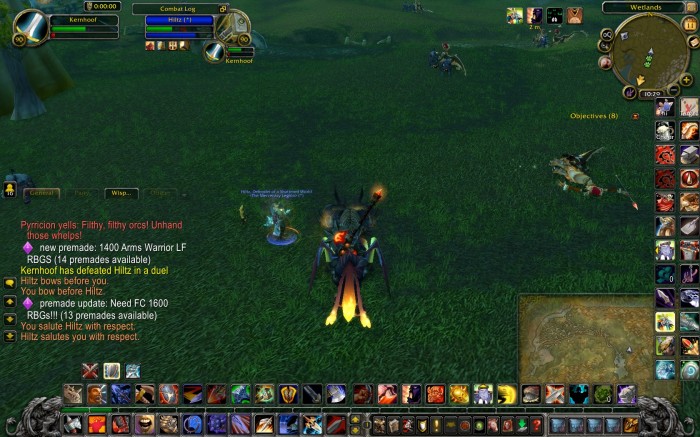Click the first debuff icon under Hiltz's frame
This screenshot has width=700, height=437.
click(149, 45)
